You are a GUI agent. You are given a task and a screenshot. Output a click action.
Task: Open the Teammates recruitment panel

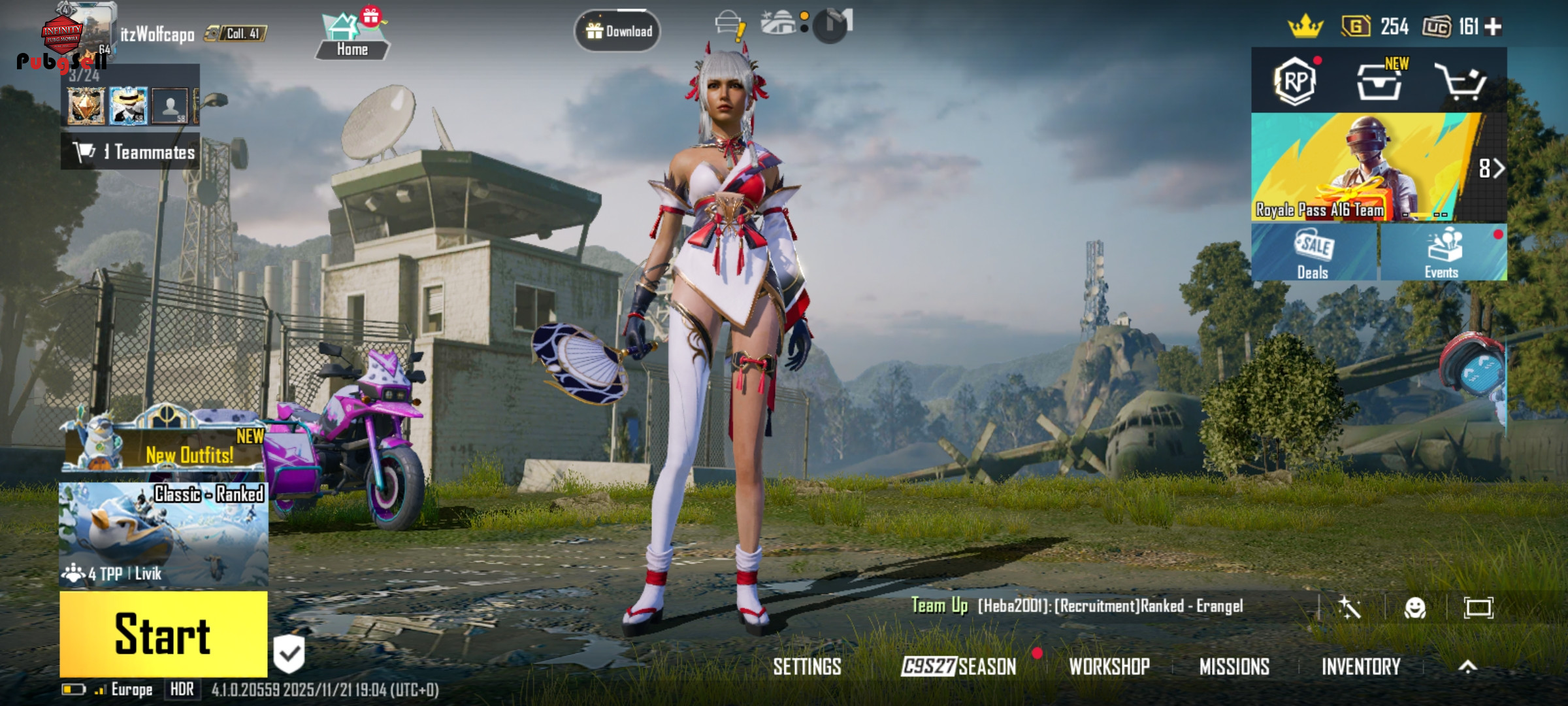coord(131,152)
